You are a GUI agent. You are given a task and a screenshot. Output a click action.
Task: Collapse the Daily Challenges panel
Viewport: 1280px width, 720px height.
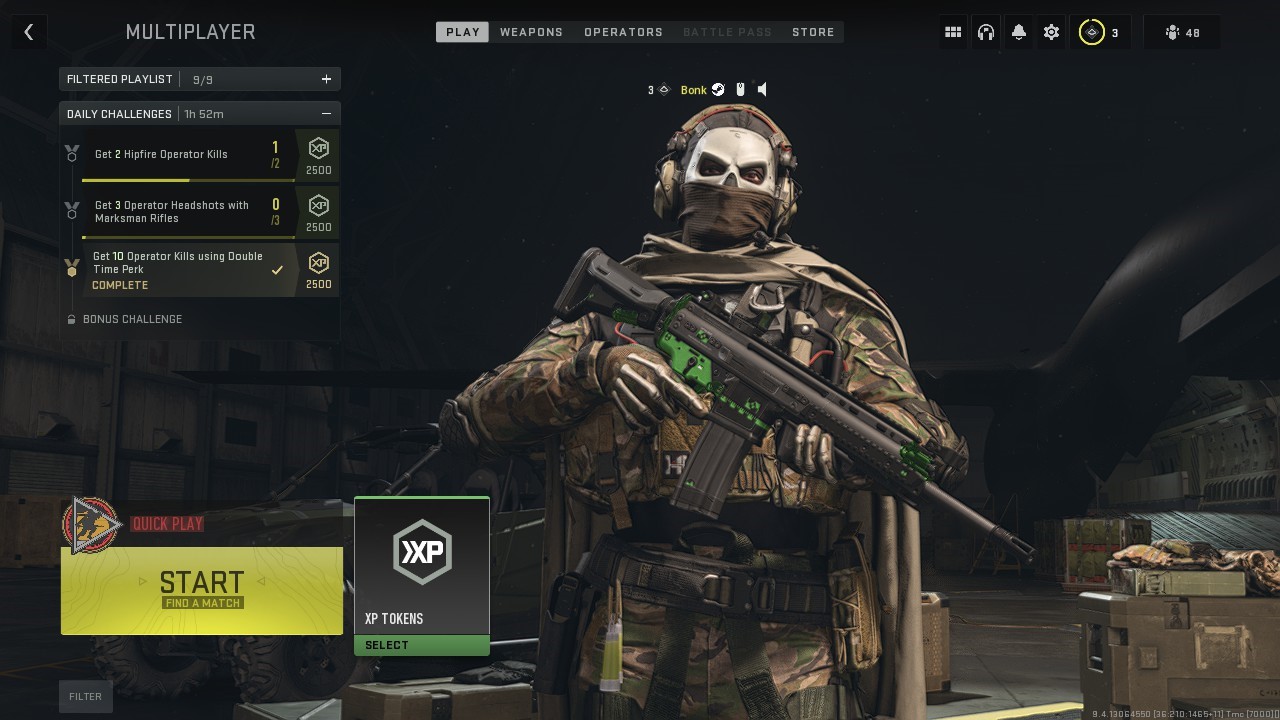point(326,113)
